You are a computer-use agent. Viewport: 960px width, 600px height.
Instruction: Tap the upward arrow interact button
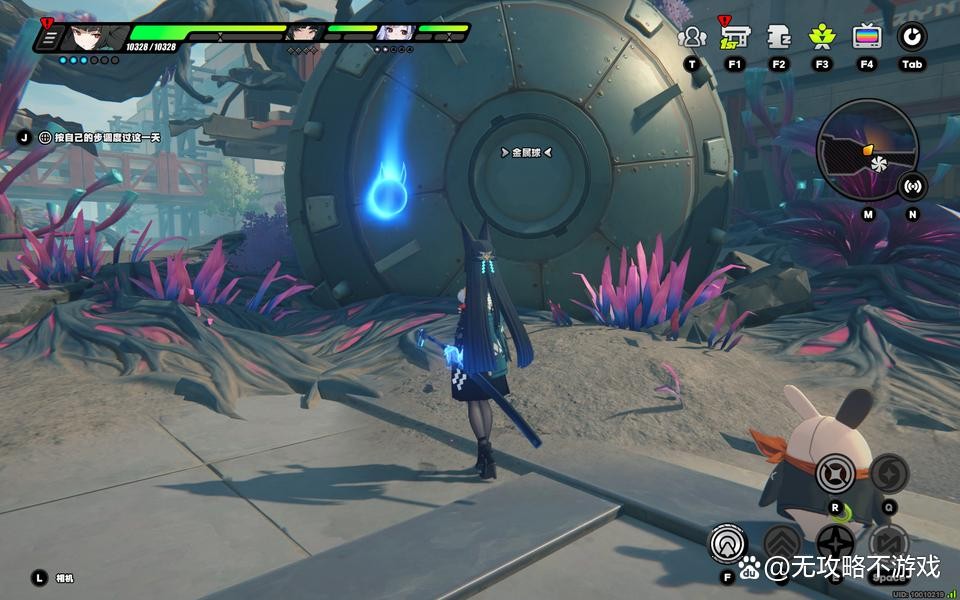[x=729, y=543]
